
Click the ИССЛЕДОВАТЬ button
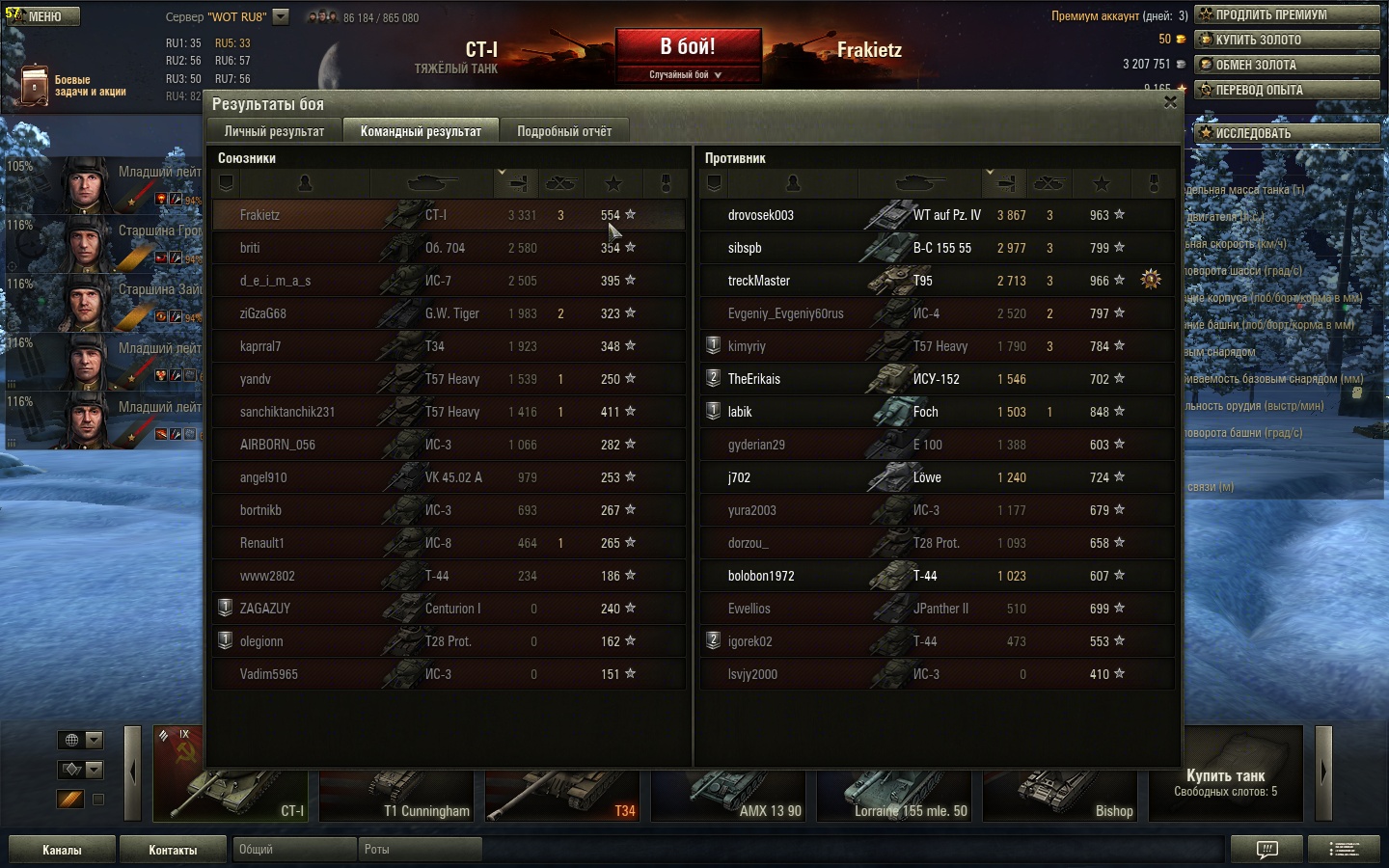point(1287,133)
